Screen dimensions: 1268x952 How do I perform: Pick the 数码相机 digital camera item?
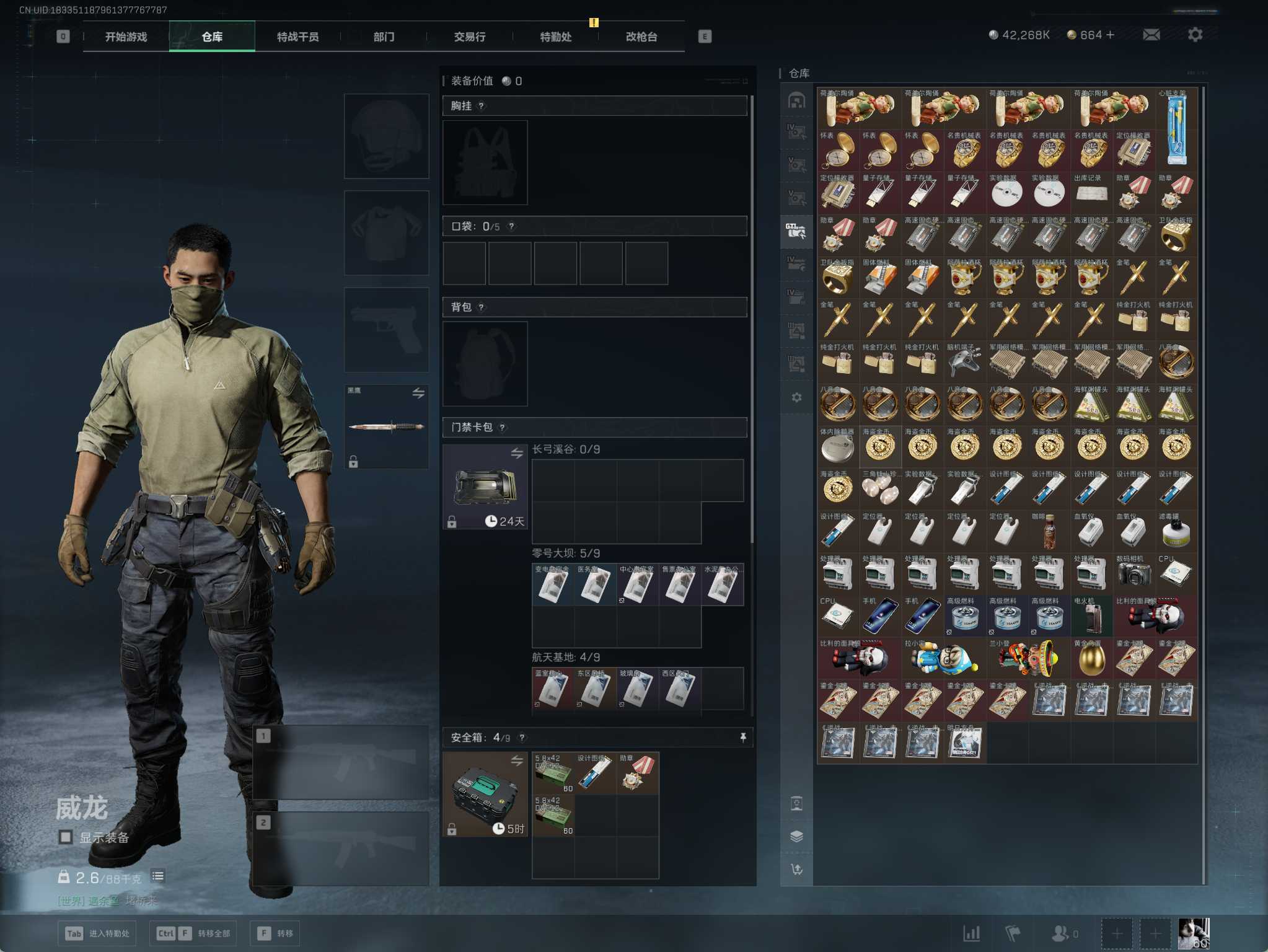click(x=1134, y=573)
